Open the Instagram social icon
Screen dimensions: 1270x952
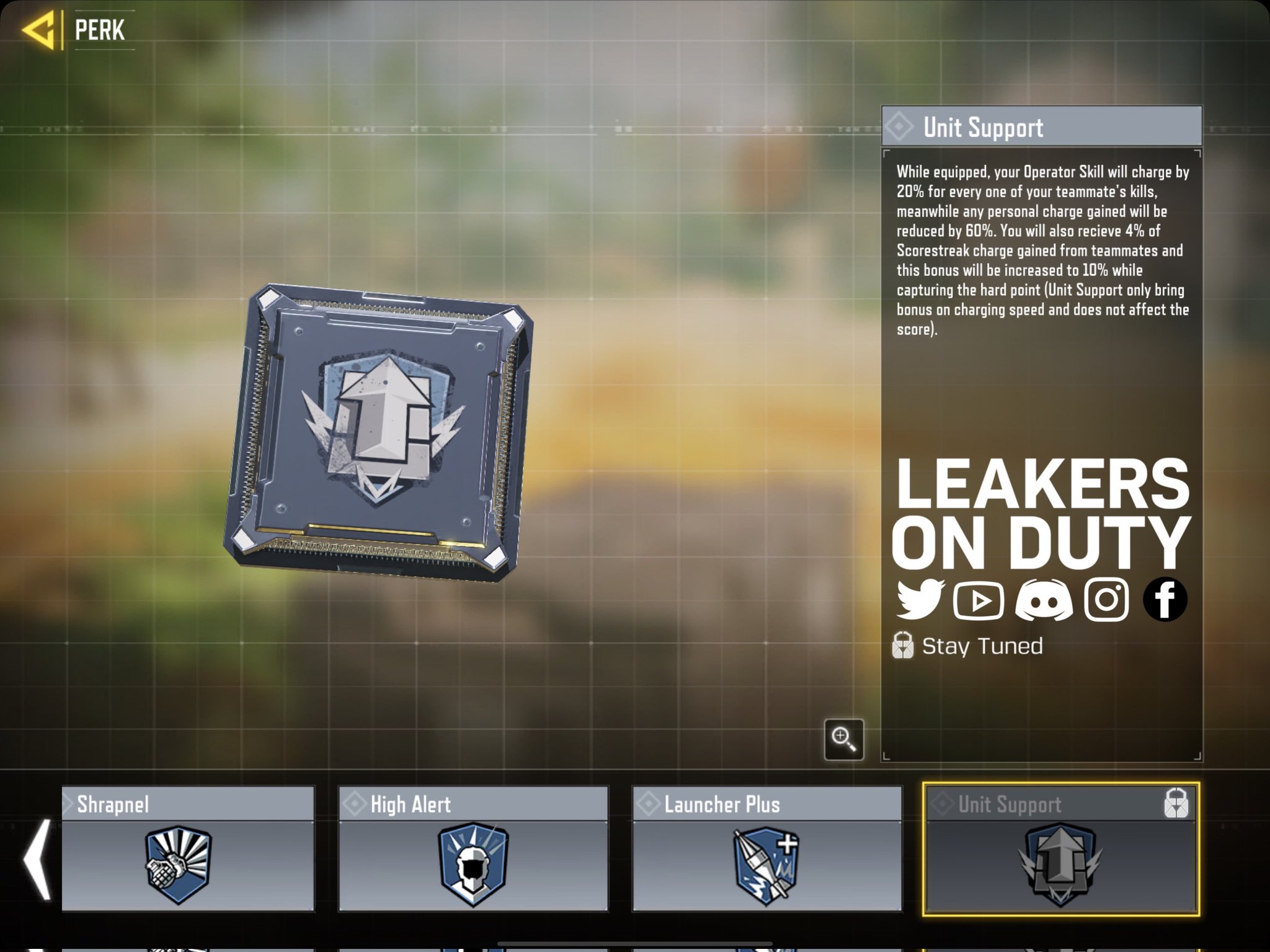(x=1107, y=598)
